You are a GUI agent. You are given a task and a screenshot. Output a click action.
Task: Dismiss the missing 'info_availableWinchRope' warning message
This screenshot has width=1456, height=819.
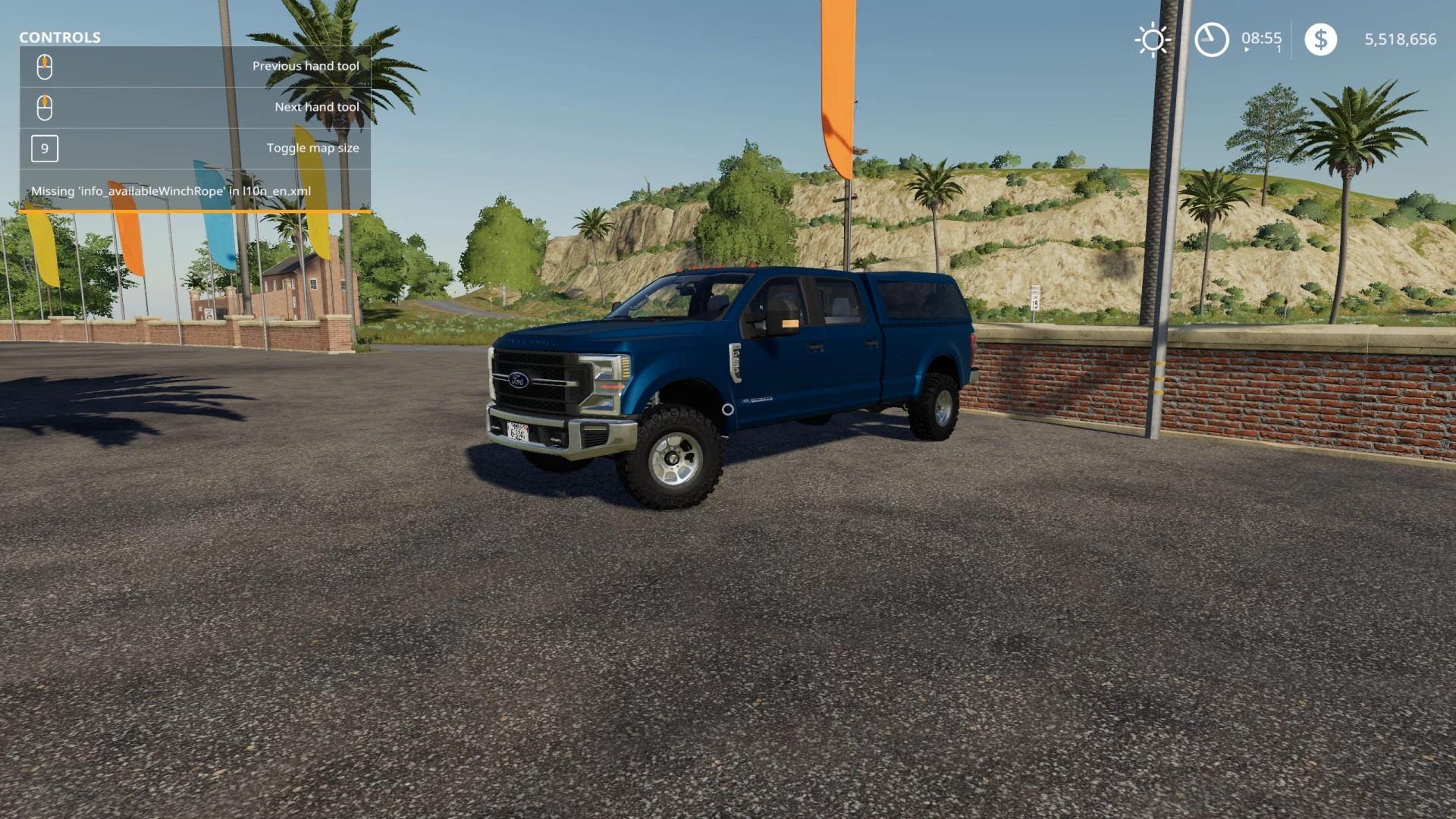[x=172, y=192]
